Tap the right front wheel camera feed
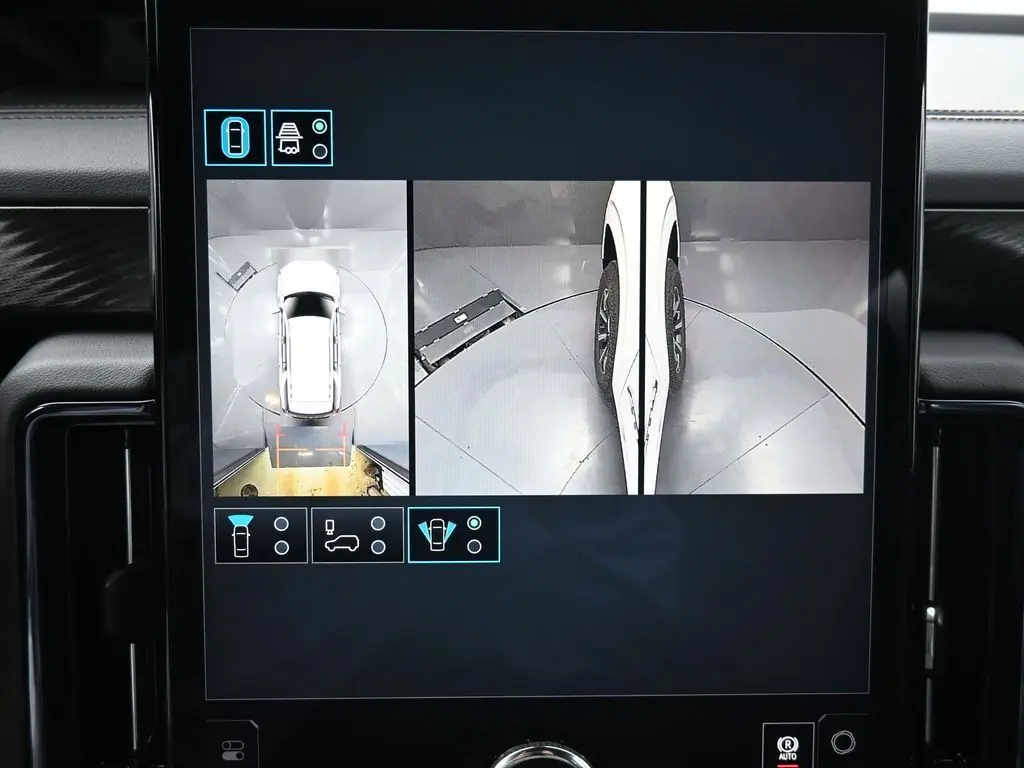 pos(756,338)
